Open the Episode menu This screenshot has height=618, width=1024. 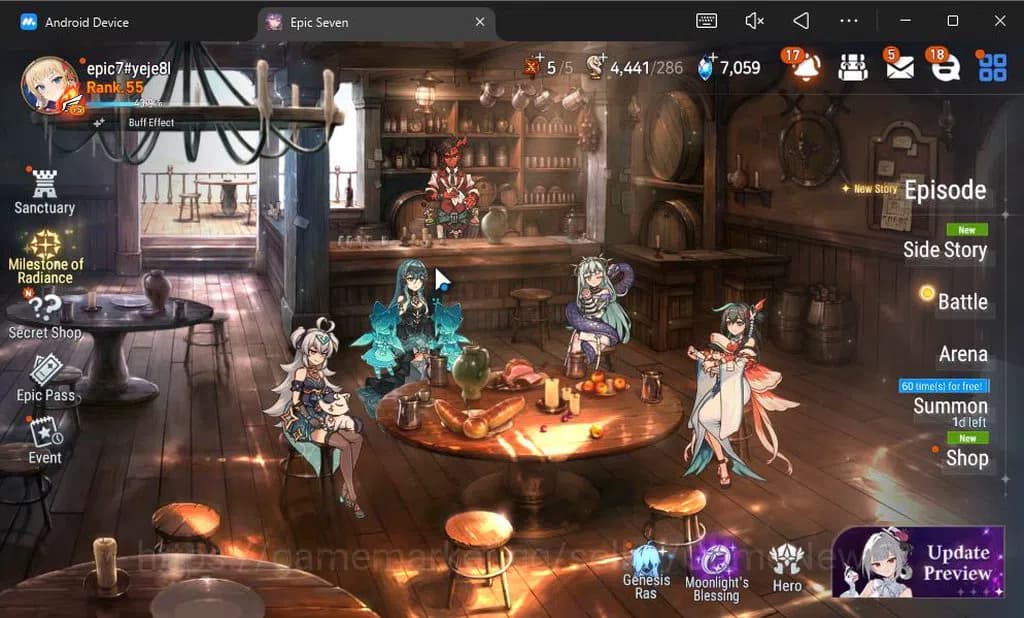(x=944, y=190)
